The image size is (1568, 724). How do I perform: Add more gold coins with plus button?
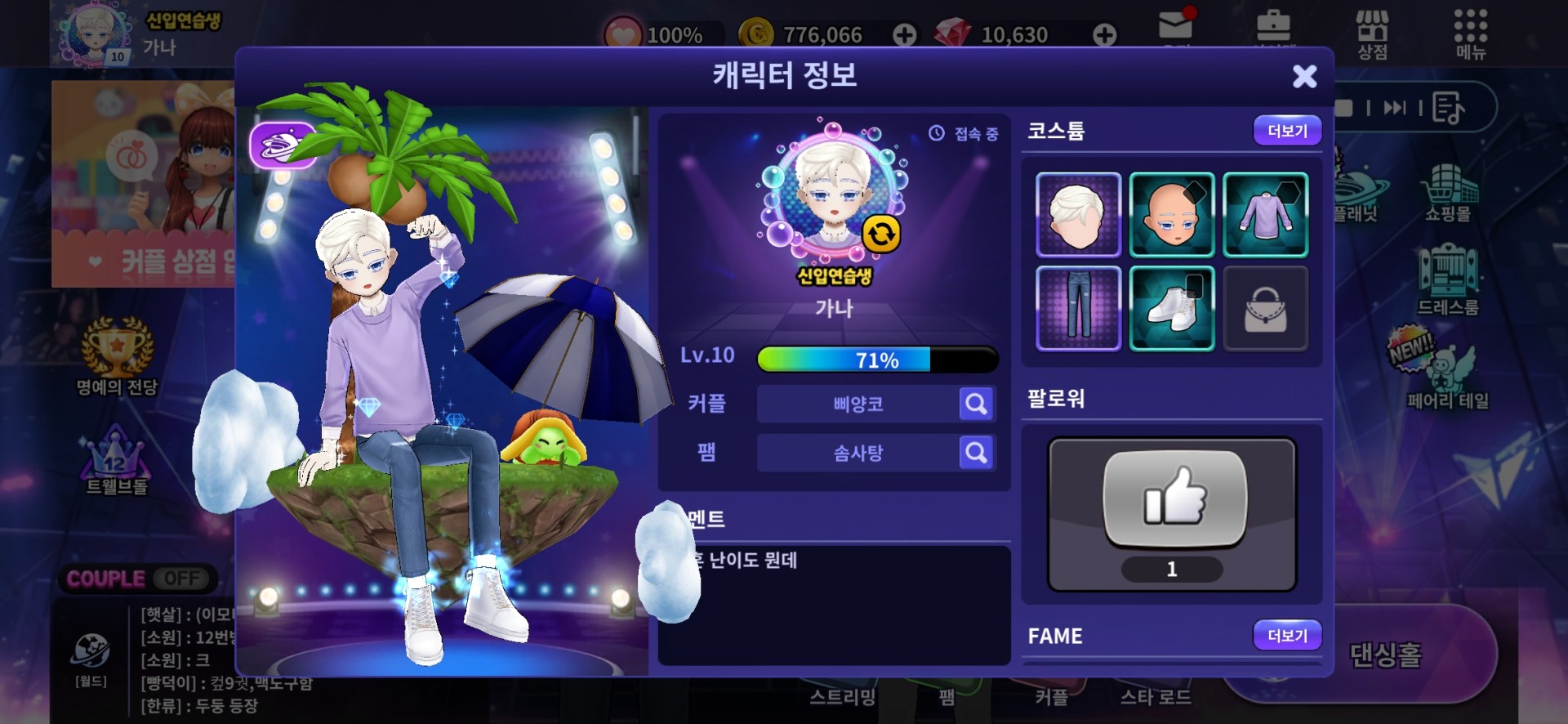tap(904, 34)
